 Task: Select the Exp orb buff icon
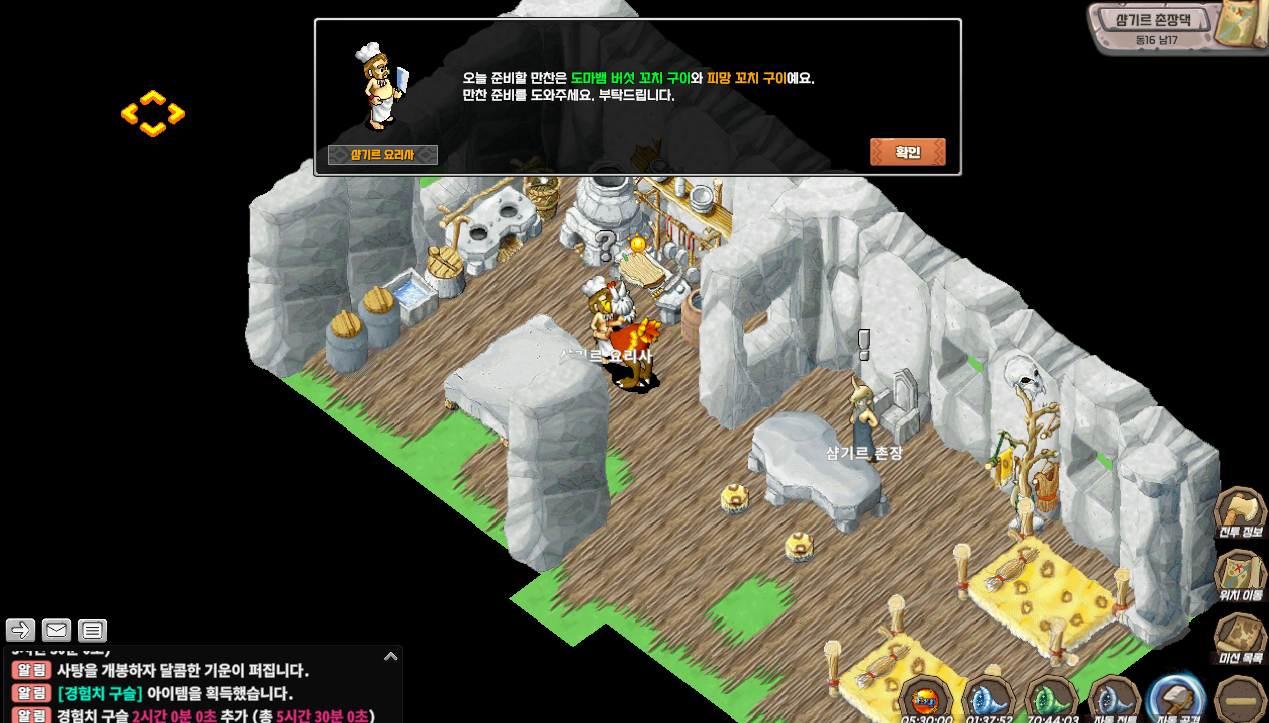926,698
